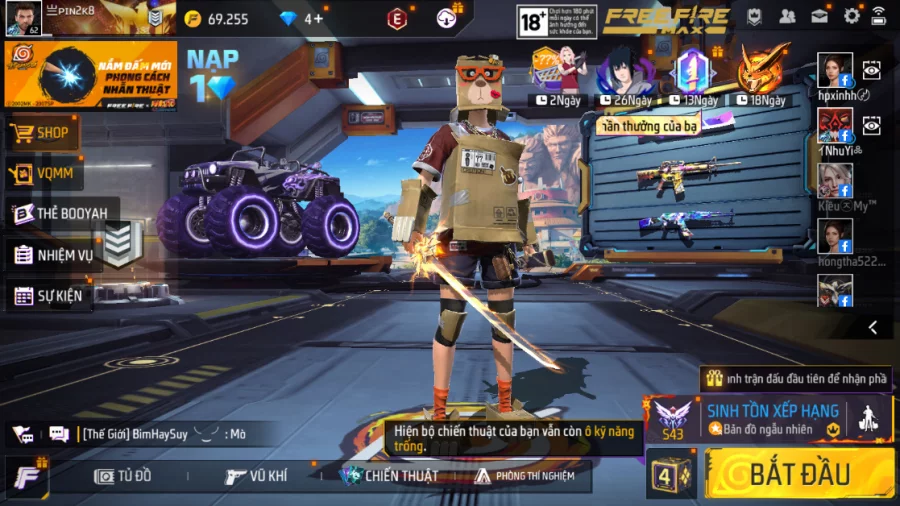Open the Sự Kiện events menu

pos(49,295)
